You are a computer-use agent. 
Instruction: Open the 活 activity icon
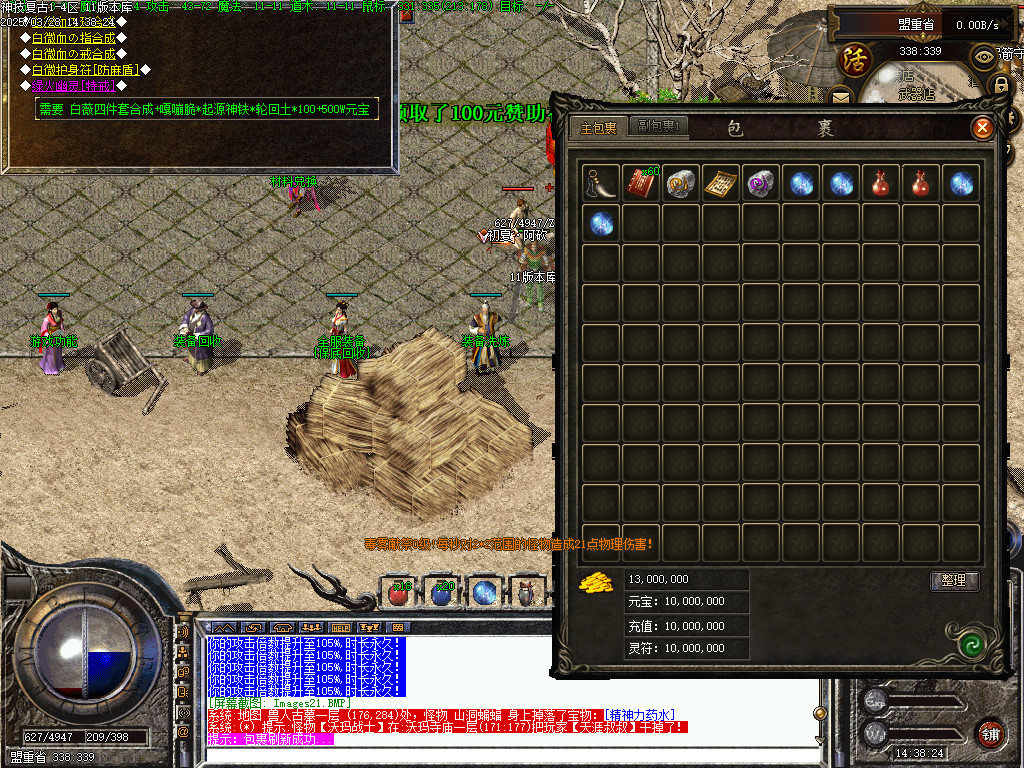854,58
